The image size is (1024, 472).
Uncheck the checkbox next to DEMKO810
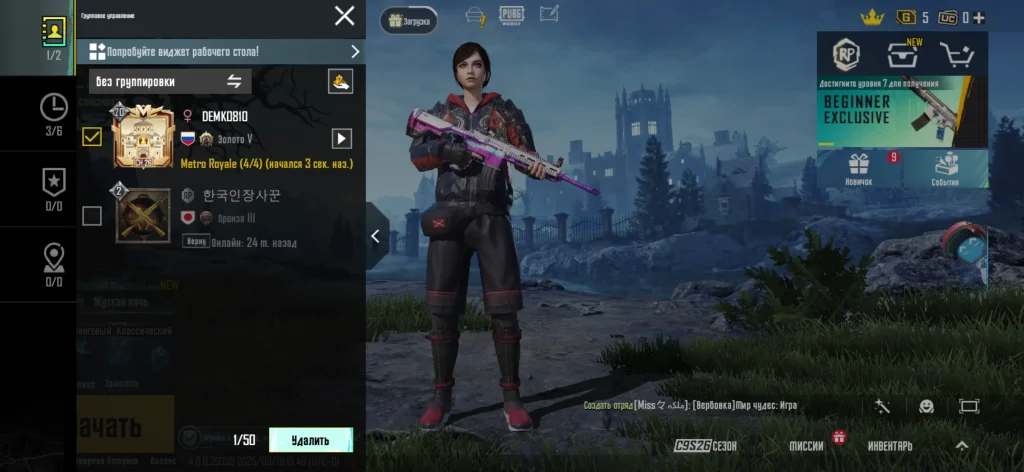click(x=92, y=138)
